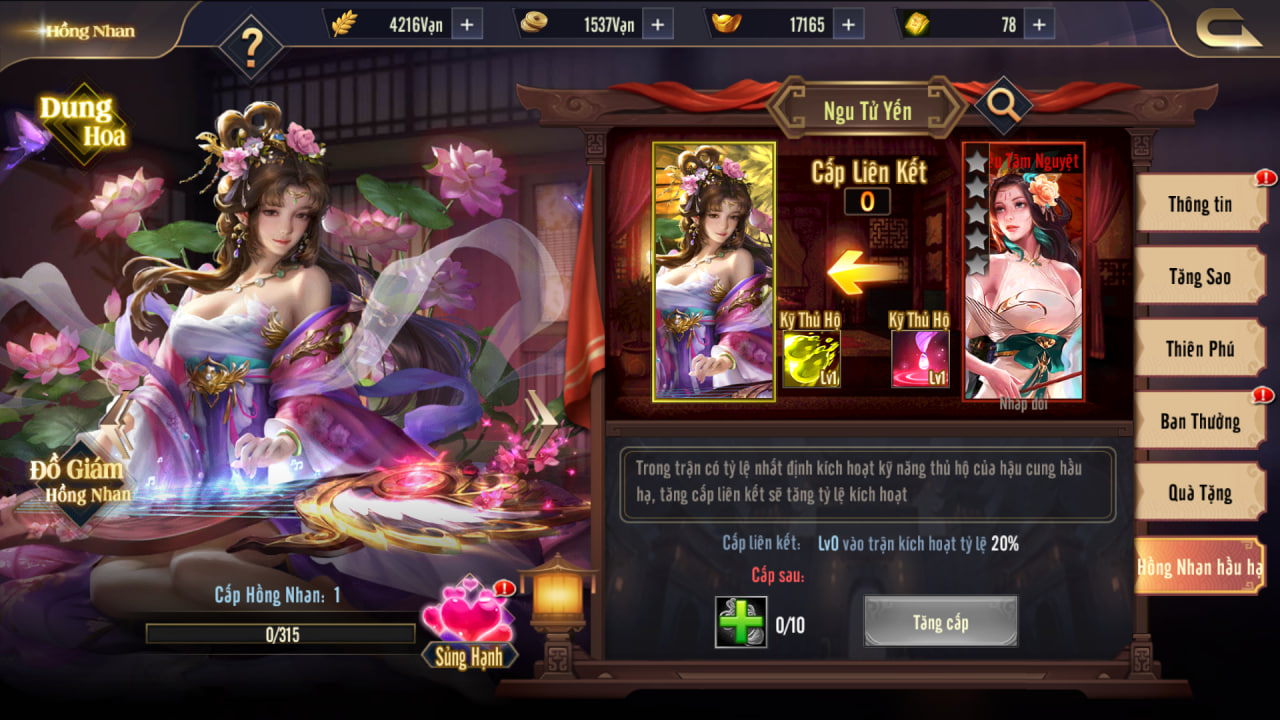Open the question mark help icon
Screen dimensions: 1280x720
tap(250, 46)
